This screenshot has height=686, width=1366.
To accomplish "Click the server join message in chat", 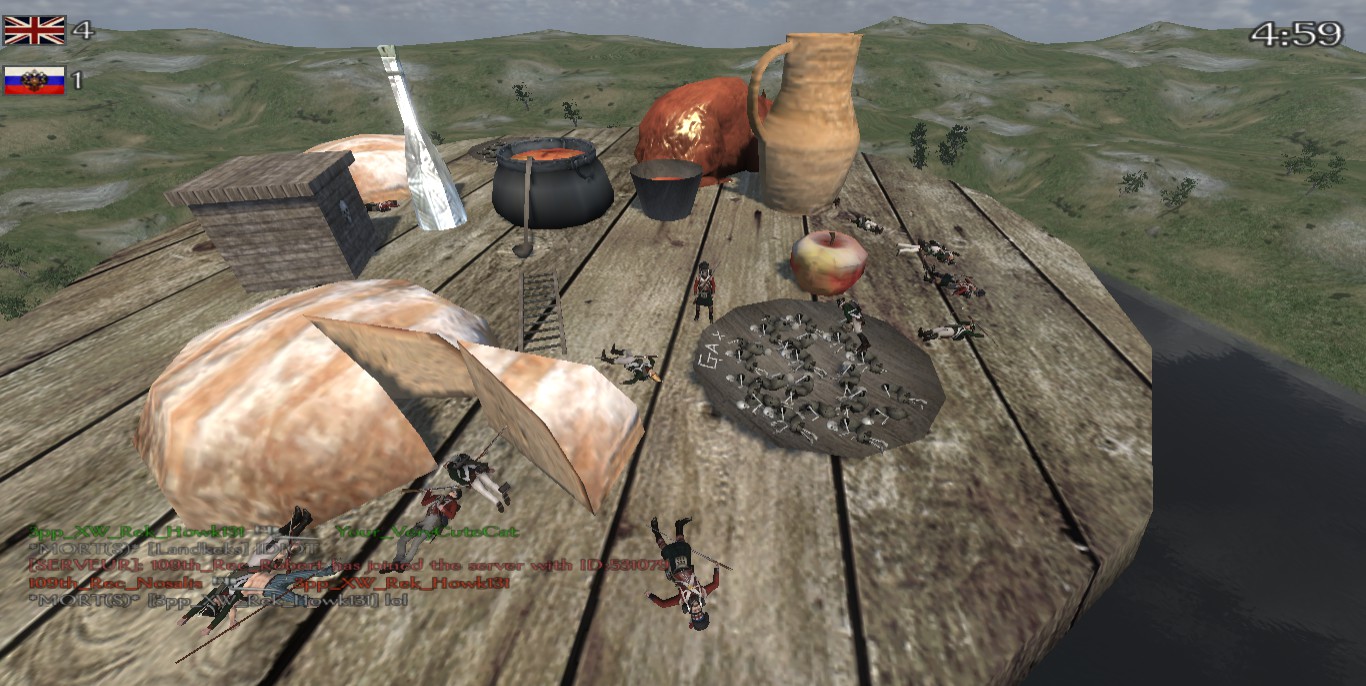I will click(x=348, y=565).
